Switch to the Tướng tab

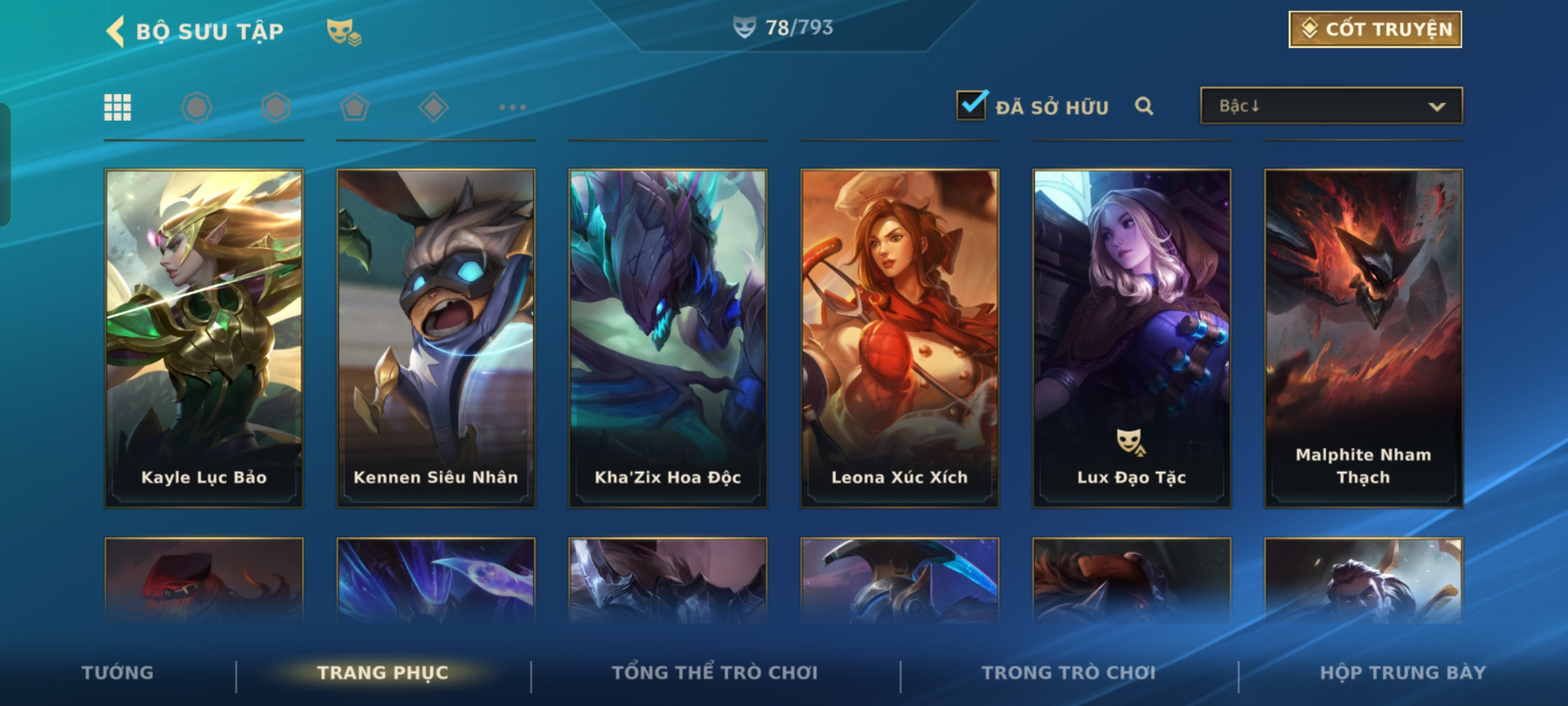(118, 673)
